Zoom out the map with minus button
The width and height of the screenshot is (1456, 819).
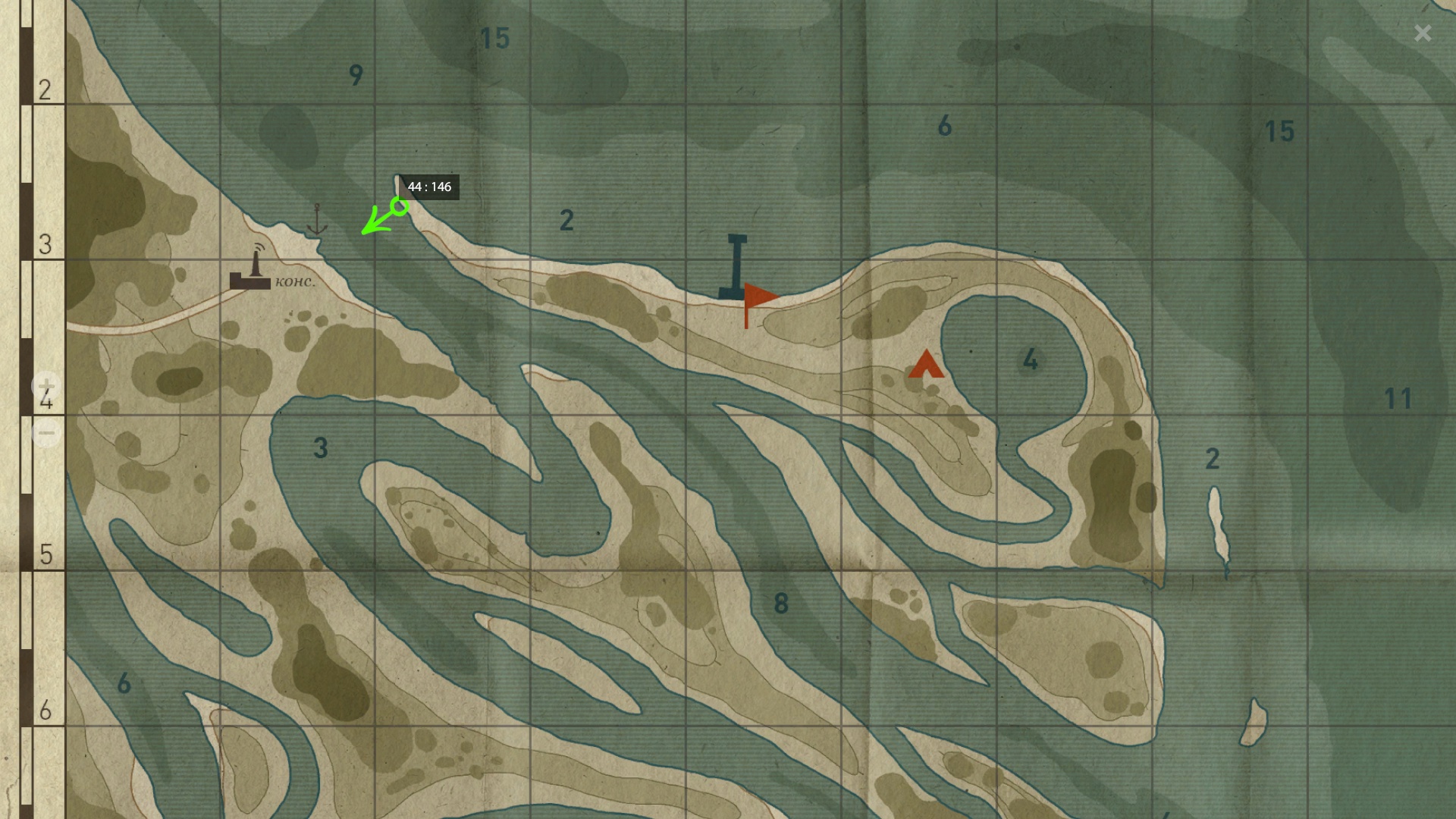46,433
